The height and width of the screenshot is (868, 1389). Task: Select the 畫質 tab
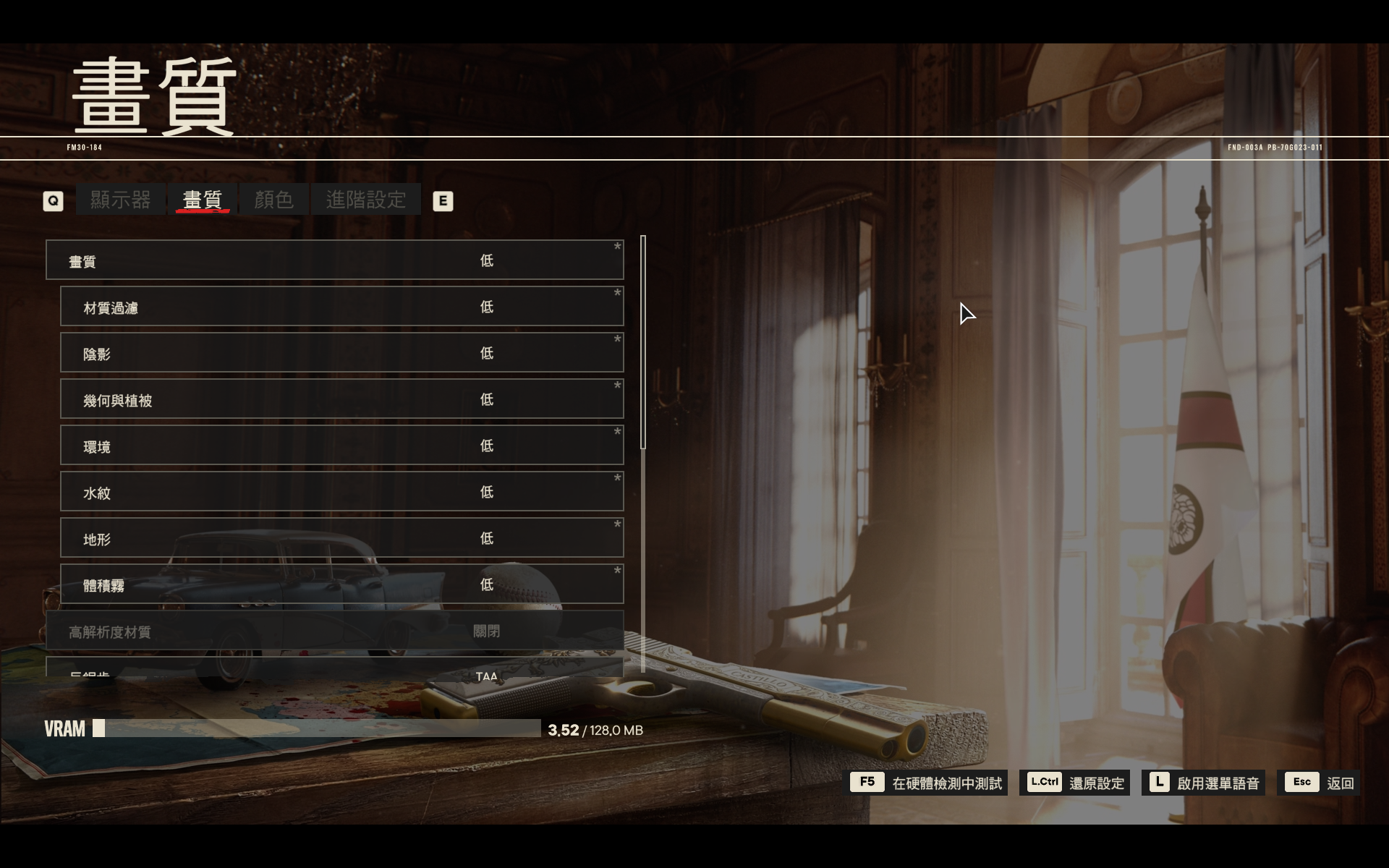(203, 200)
